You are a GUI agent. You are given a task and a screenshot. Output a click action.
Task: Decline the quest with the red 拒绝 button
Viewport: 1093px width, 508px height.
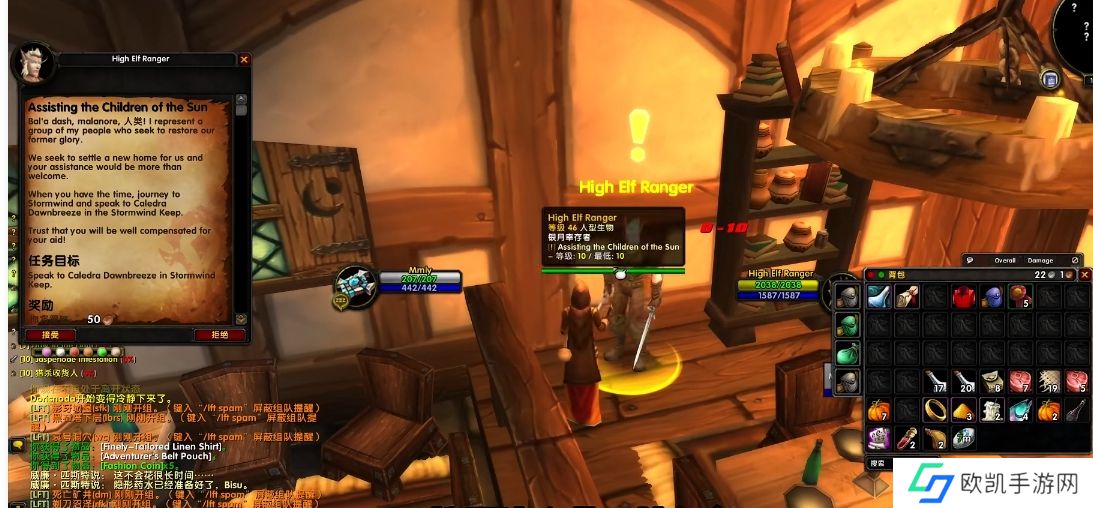[211, 335]
